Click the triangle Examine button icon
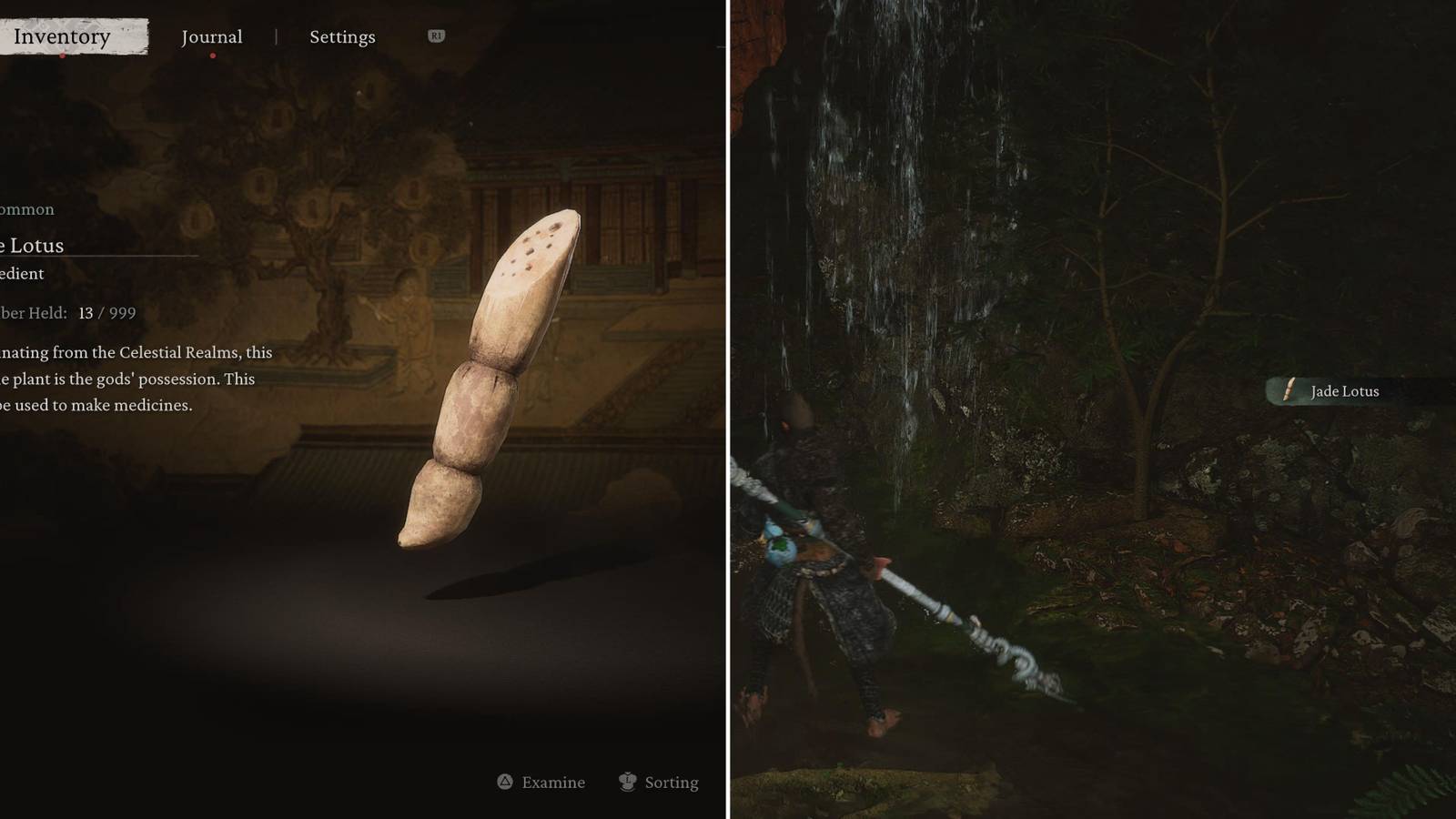 pos(505,782)
